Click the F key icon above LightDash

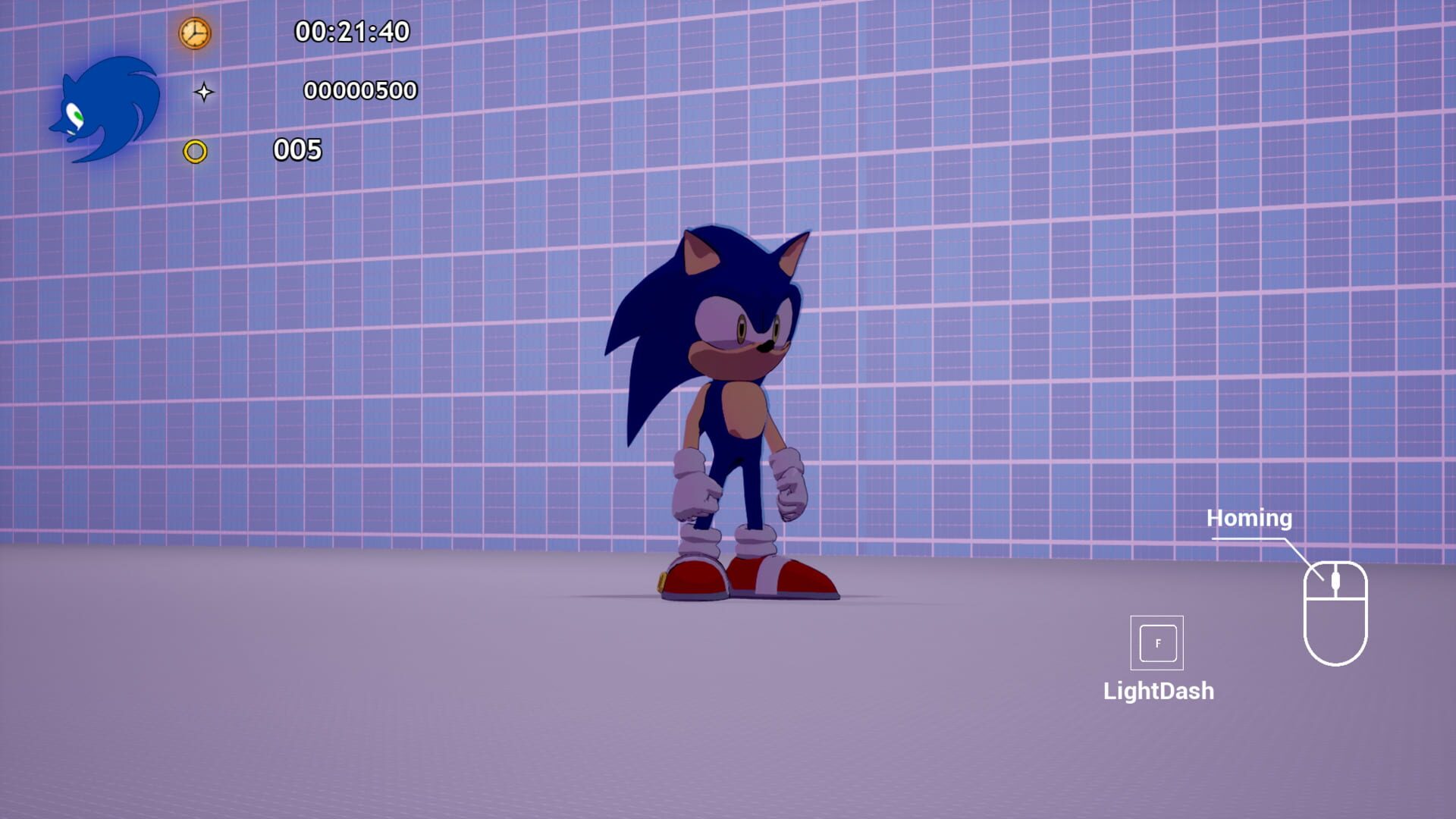[x=1157, y=644]
